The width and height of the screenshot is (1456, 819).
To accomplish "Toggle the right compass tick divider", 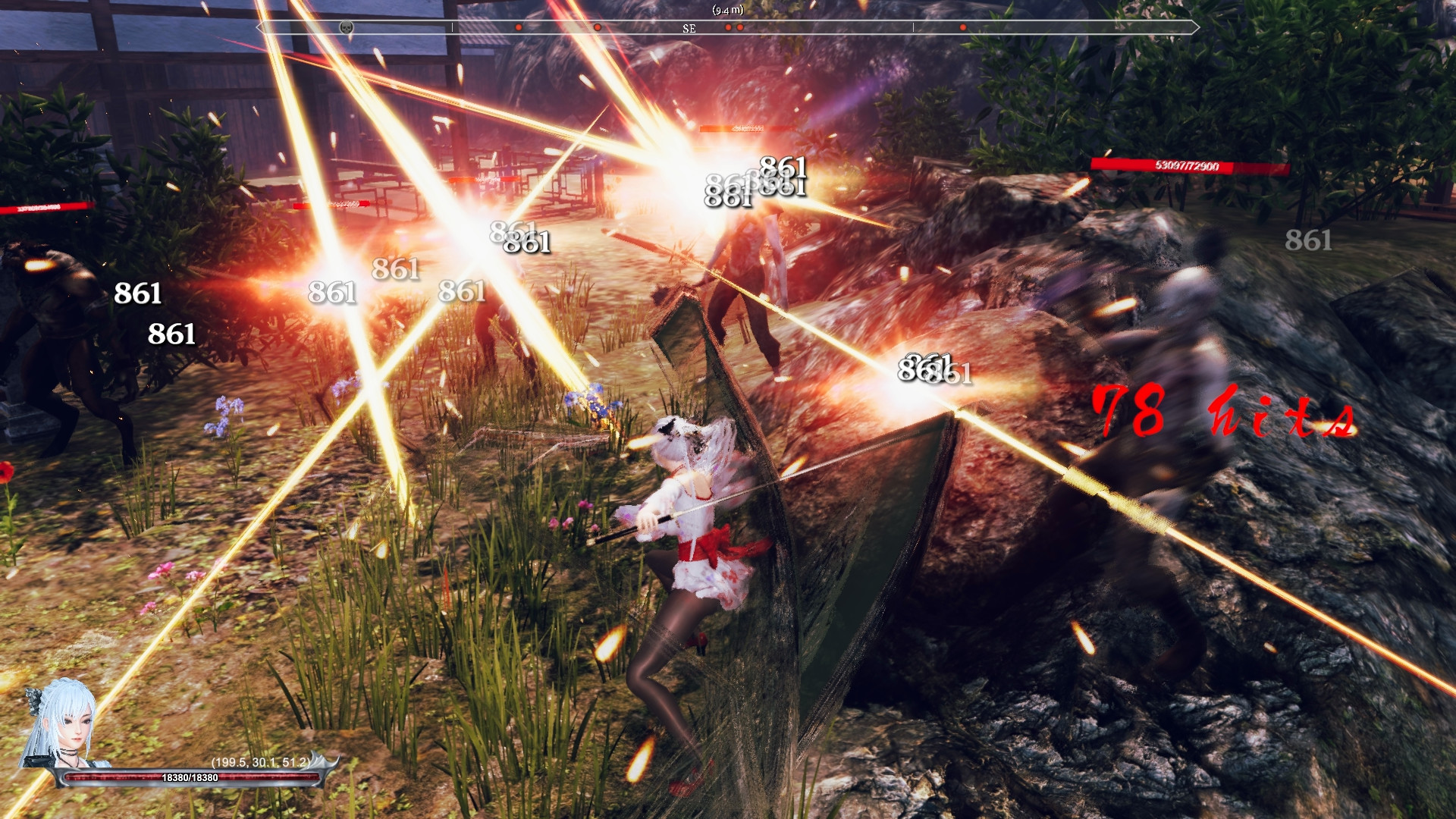I will (x=912, y=27).
